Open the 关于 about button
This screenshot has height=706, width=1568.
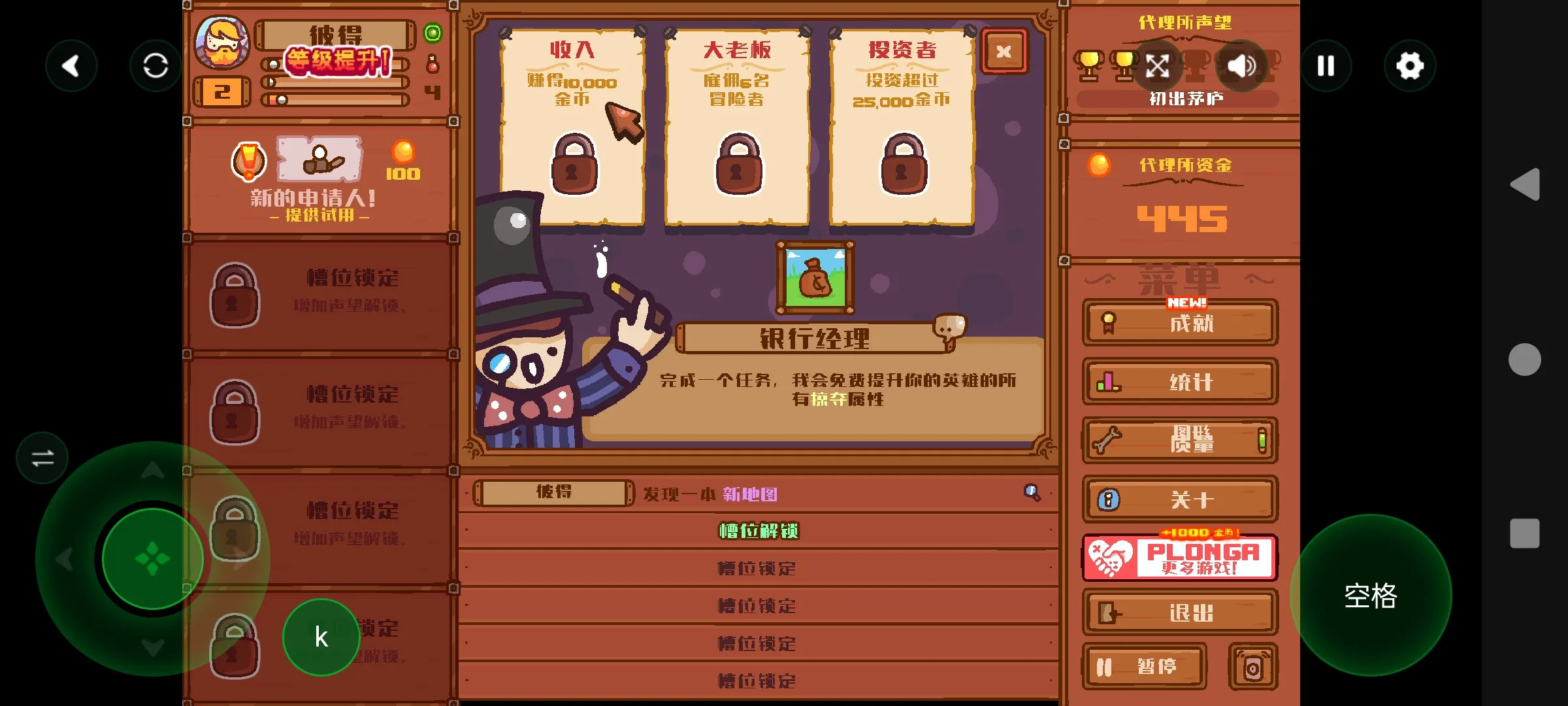point(1180,500)
